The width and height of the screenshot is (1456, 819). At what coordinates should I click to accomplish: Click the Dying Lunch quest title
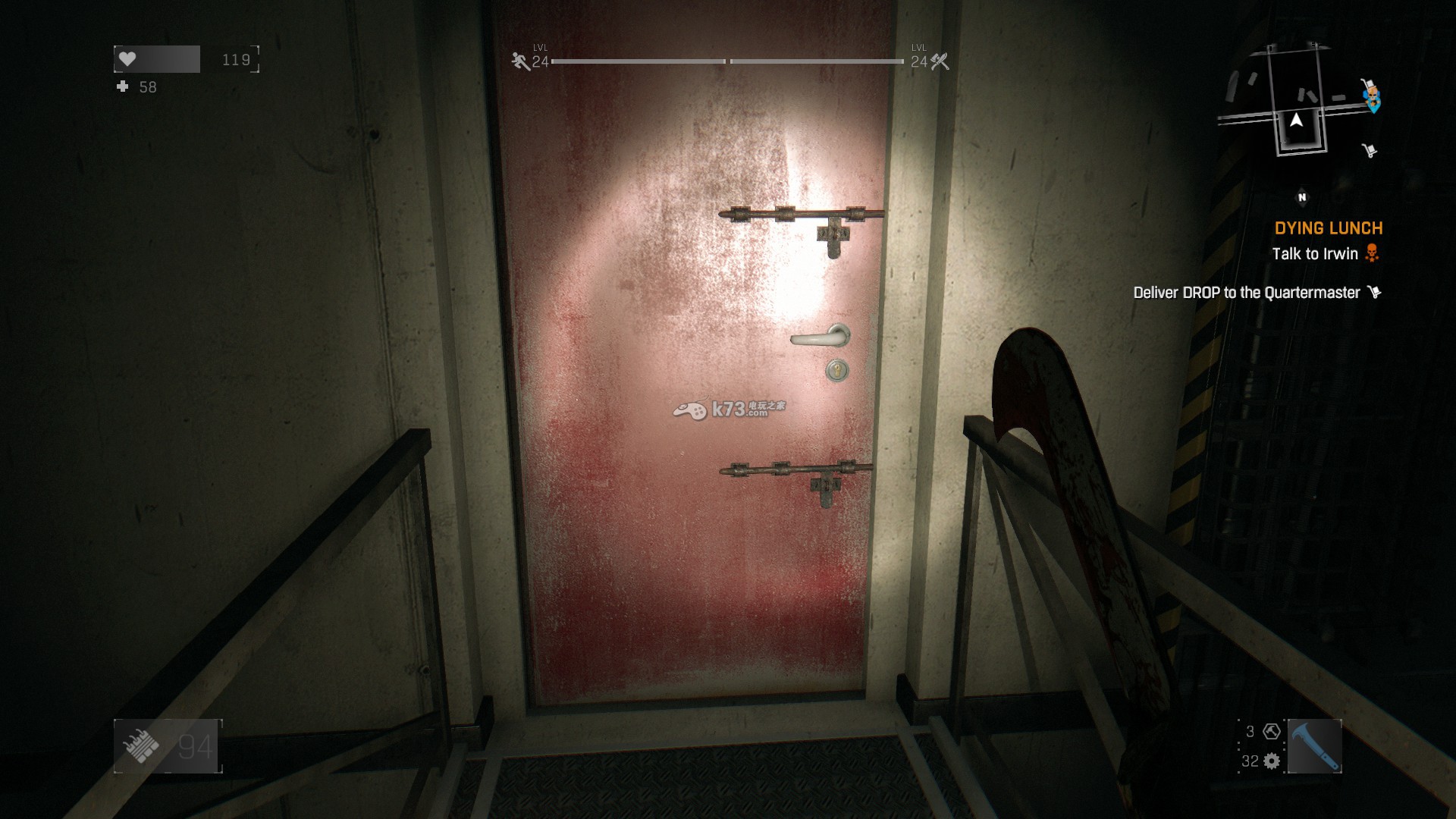[x=1328, y=228]
